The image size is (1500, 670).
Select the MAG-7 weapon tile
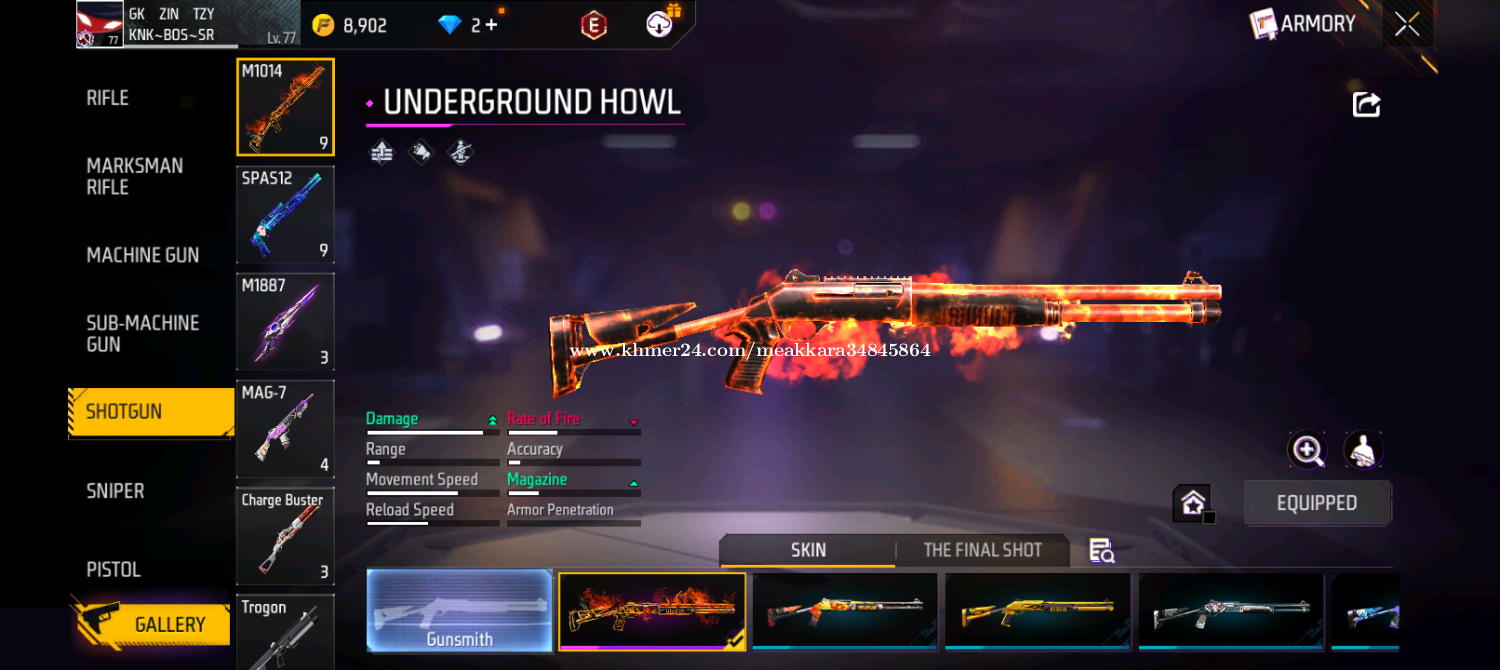(x=285, y=428)
